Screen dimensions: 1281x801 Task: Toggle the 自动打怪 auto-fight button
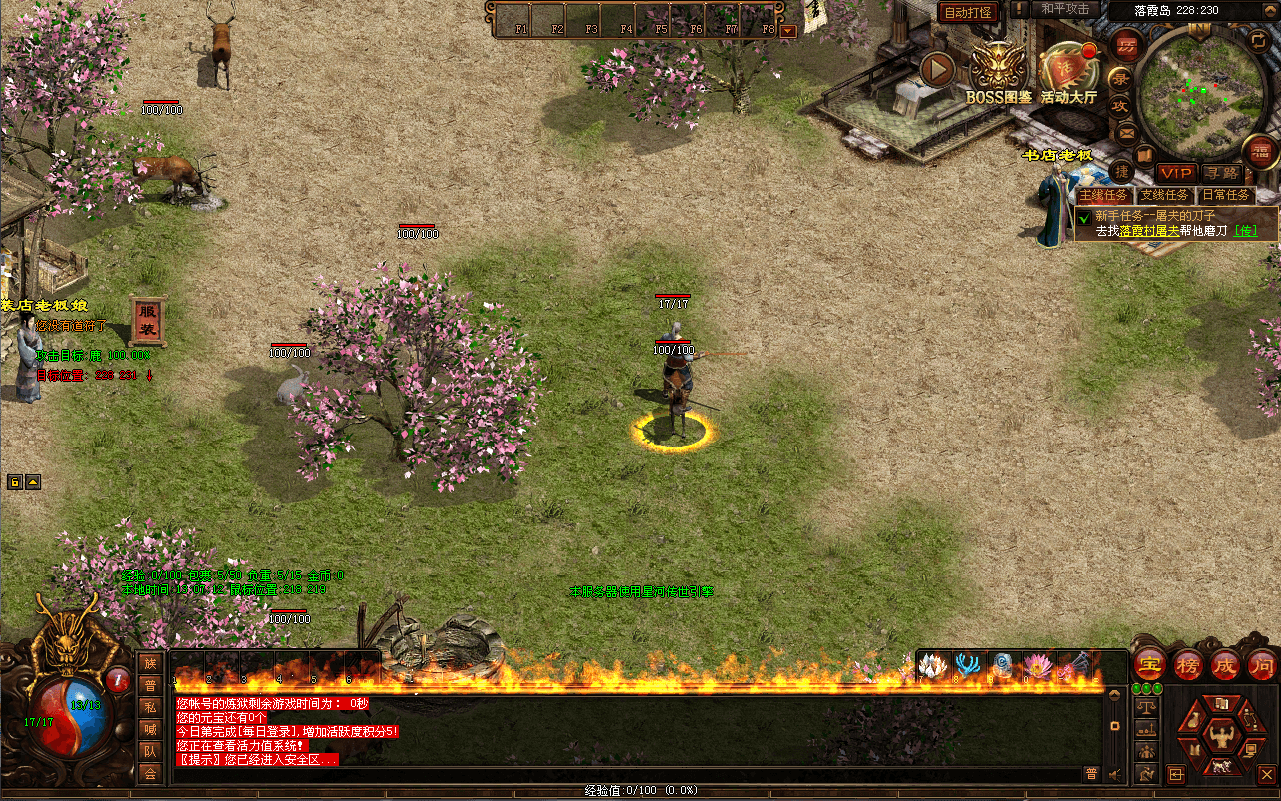[x=968, y=12]
